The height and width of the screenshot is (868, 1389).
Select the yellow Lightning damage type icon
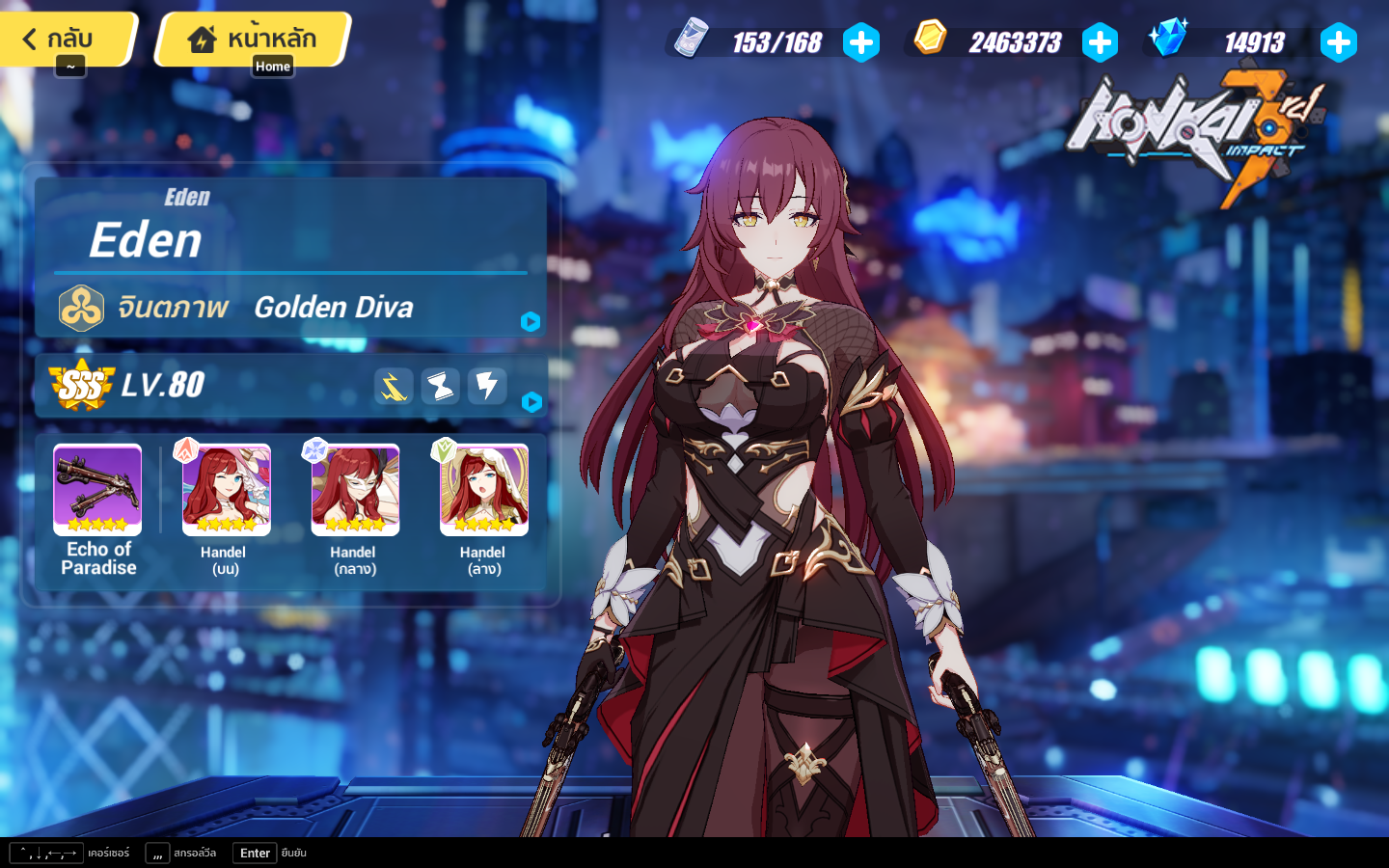pos(393,386)
